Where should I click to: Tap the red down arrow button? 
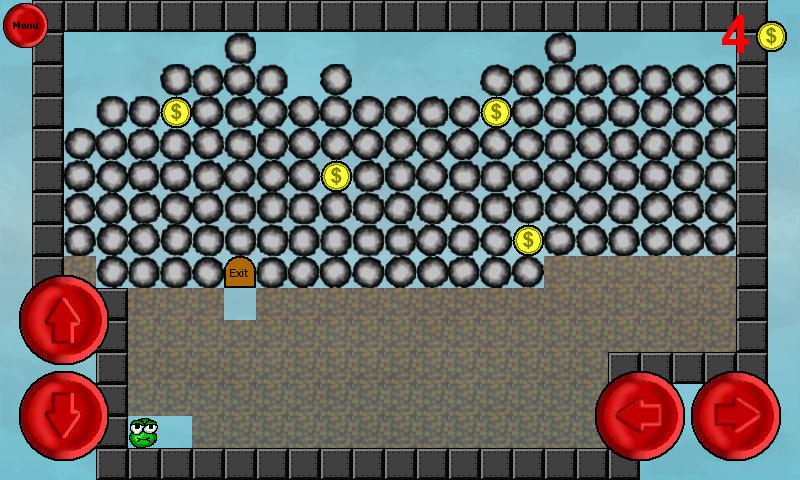coord(64,416)
